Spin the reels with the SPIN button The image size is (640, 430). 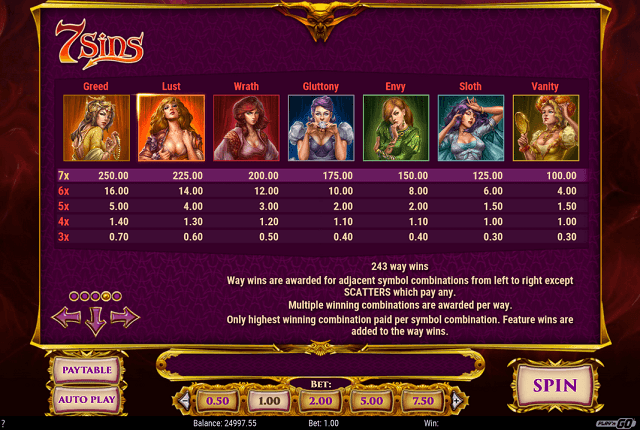pos(554,385)
